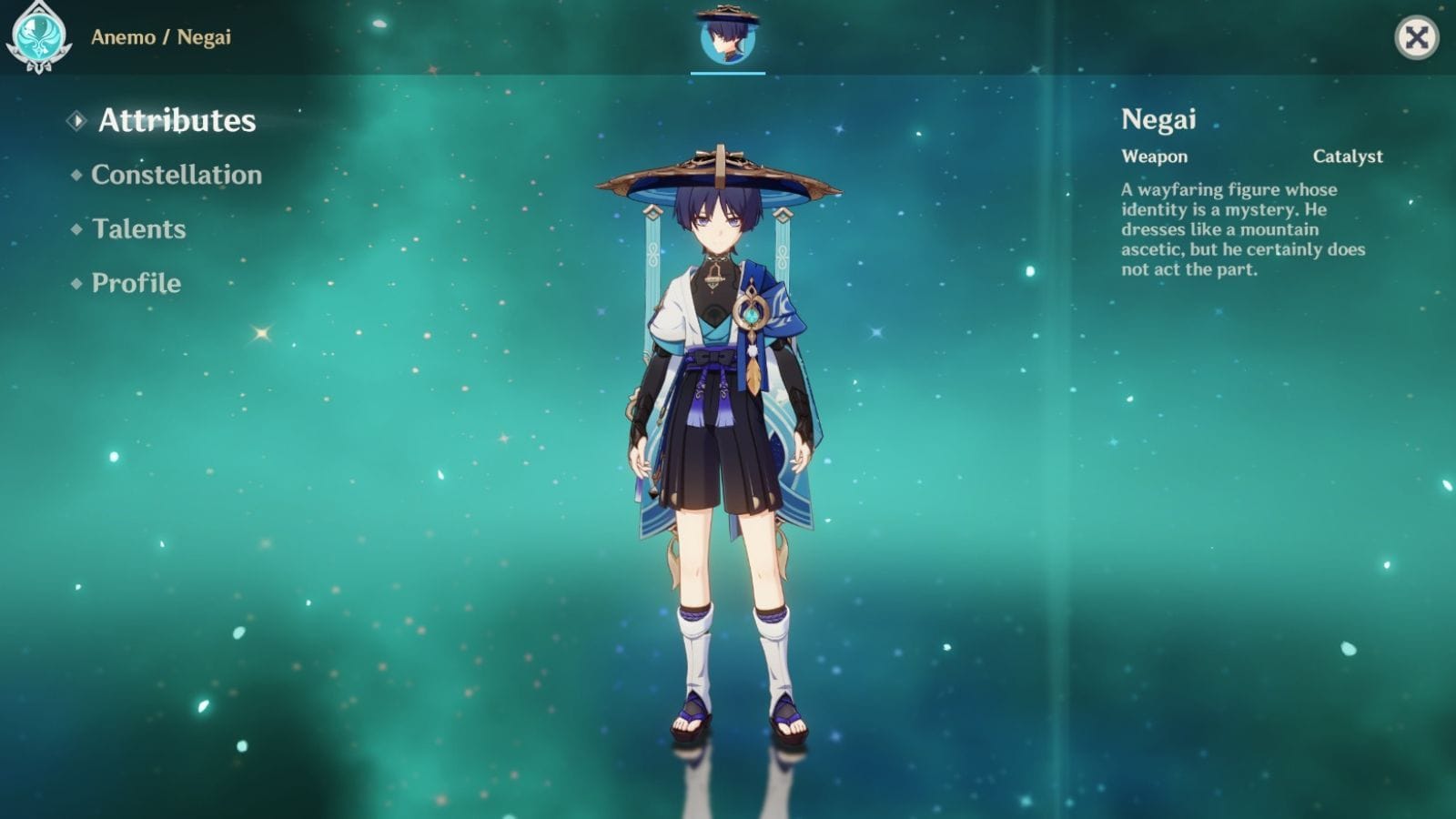Click the party emblem in the top-left corner

tap(40, 38)
